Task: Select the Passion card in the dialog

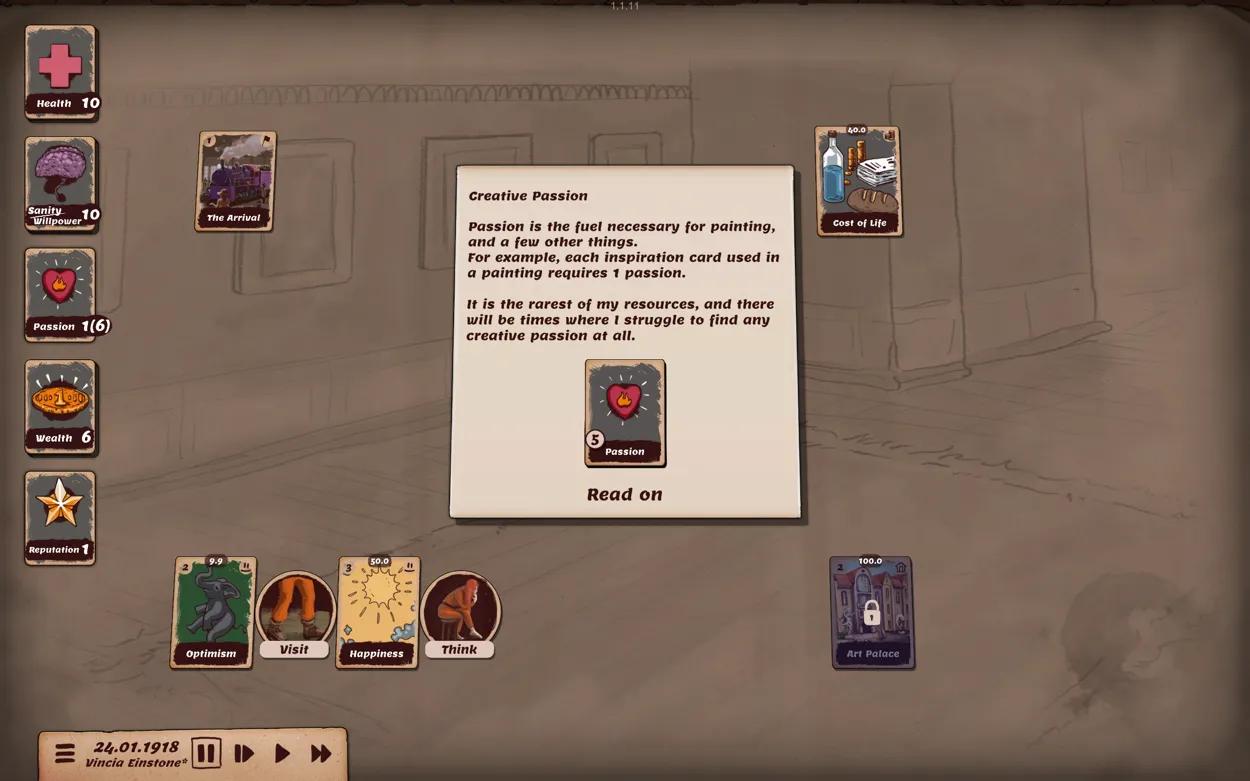Action: pyautogui.click(x=625, y=412)
